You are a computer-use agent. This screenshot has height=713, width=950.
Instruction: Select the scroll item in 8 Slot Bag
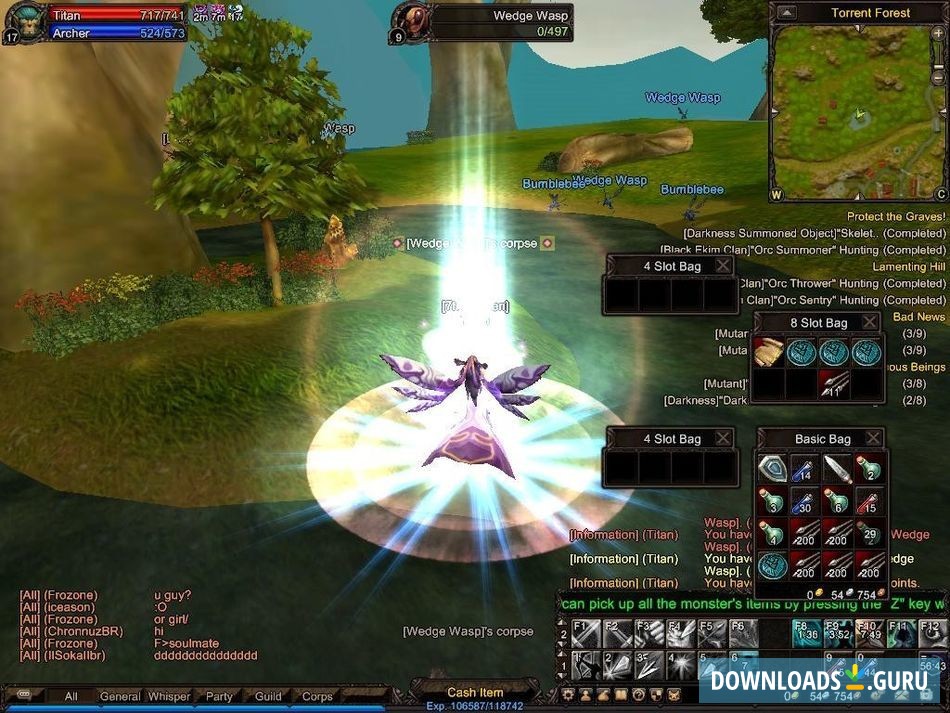tap(768, 351)
